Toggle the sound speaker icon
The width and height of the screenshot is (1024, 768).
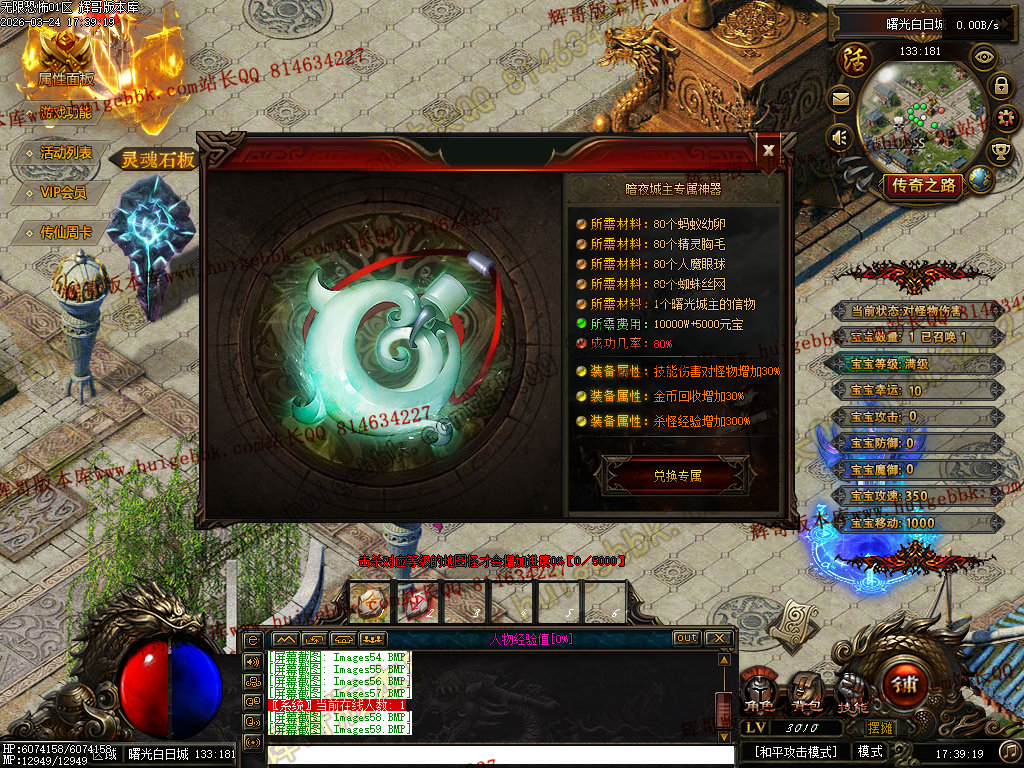tap(840, 136)
